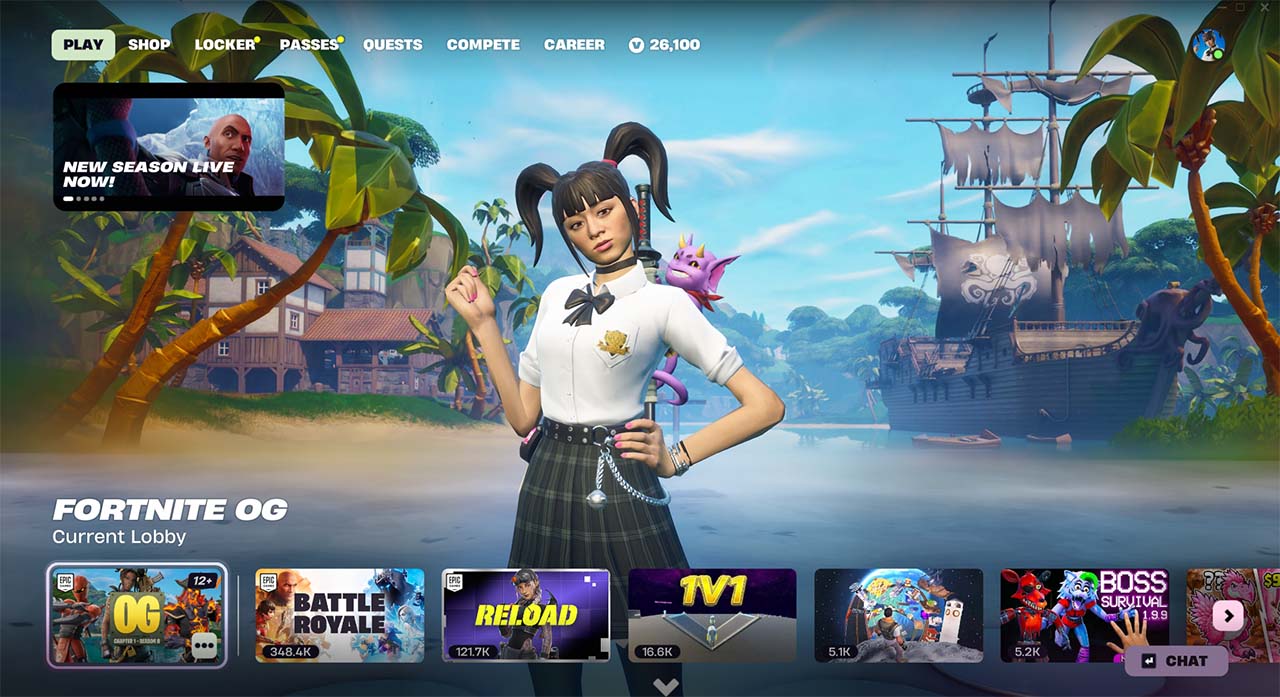Pick the 1V1 island tile
This screenshot has height=697, width=1280.
coord(712,614)
